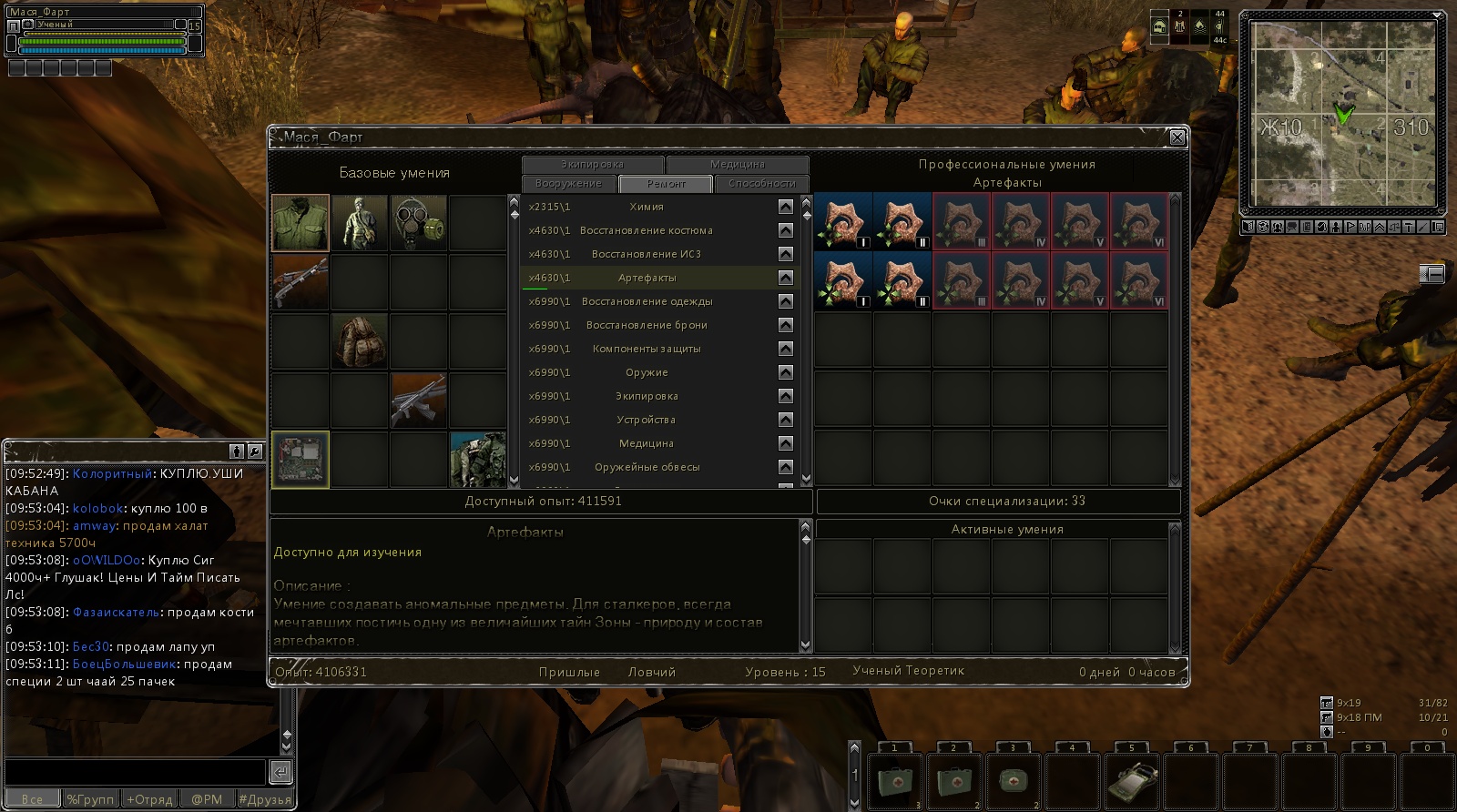Switch chat to the %Групп channel
Viewport: 1457px width, 812px height.
[x=90, y=799]
